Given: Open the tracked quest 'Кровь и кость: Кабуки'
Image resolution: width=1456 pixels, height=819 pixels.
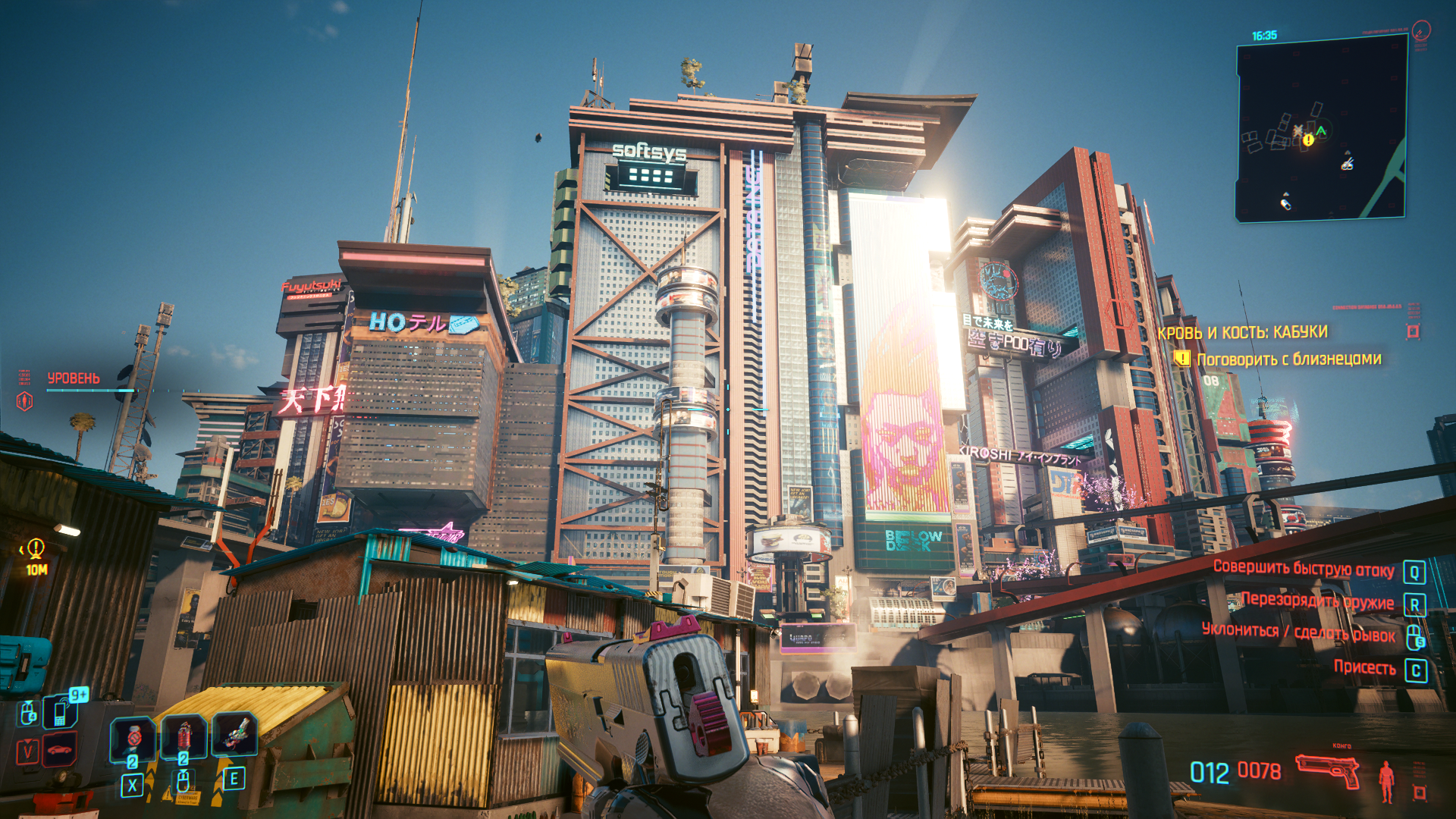Looking at the screenshot, I should coord(1242,332).
